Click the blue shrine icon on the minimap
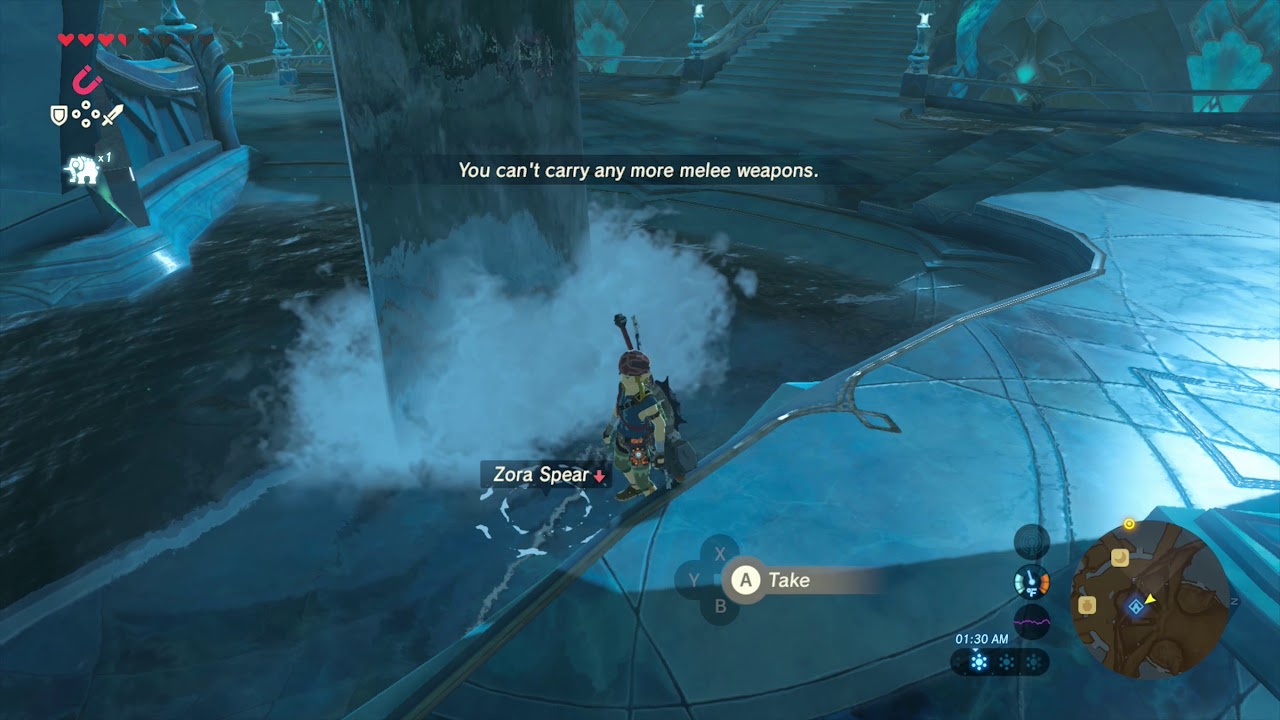Image resolution: width=1280 pixels, height=720 pixels. pyautogui.click(x=1136, y=606)
